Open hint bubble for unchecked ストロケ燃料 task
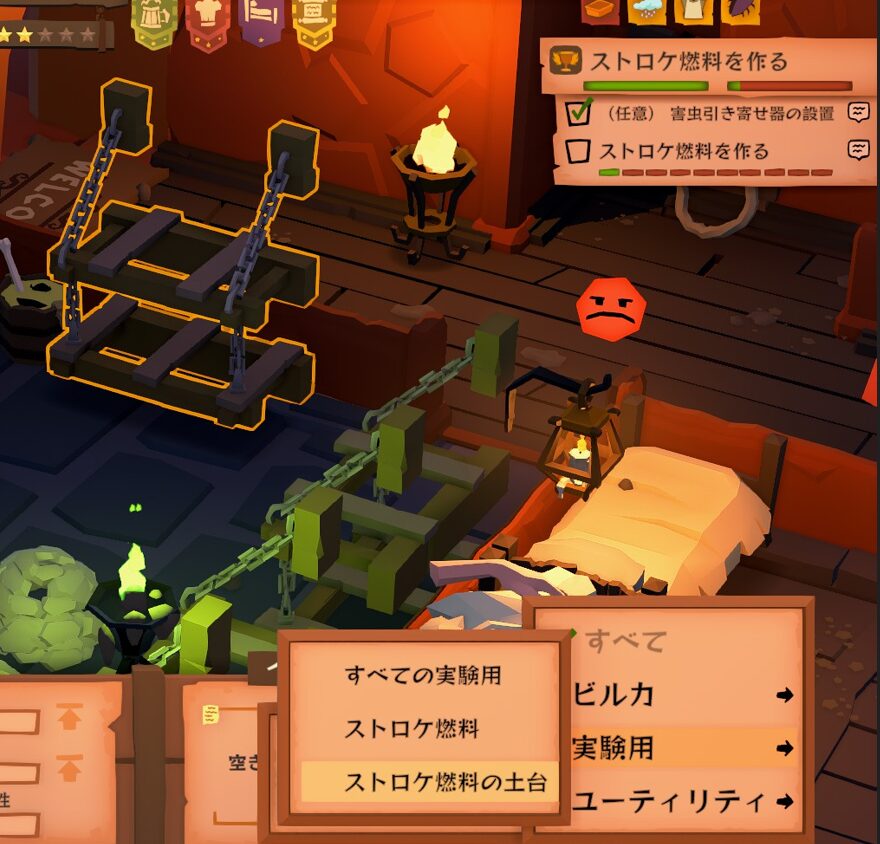This screenshot has width=880, height=844. (858, 151)
